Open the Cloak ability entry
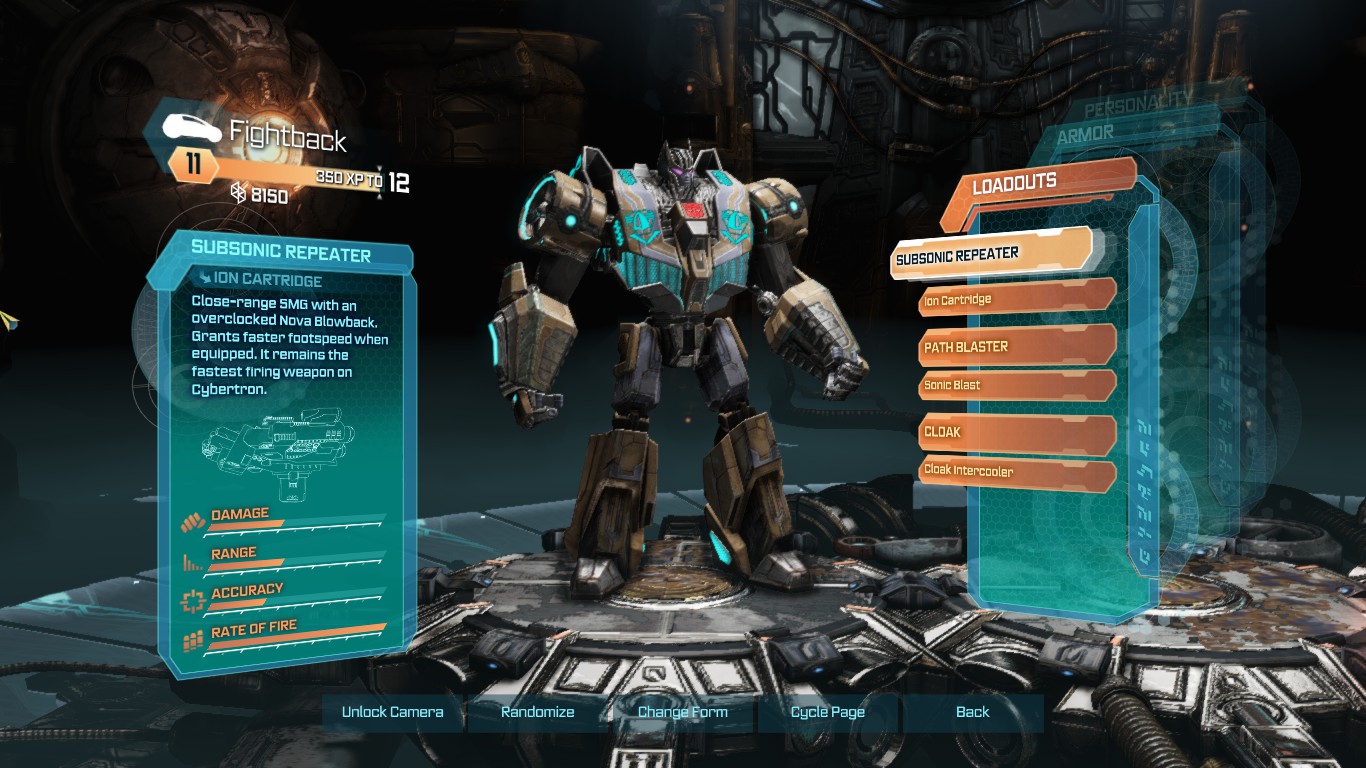Viewport: 1366px width, 768px height. [x=1015, y=432]
